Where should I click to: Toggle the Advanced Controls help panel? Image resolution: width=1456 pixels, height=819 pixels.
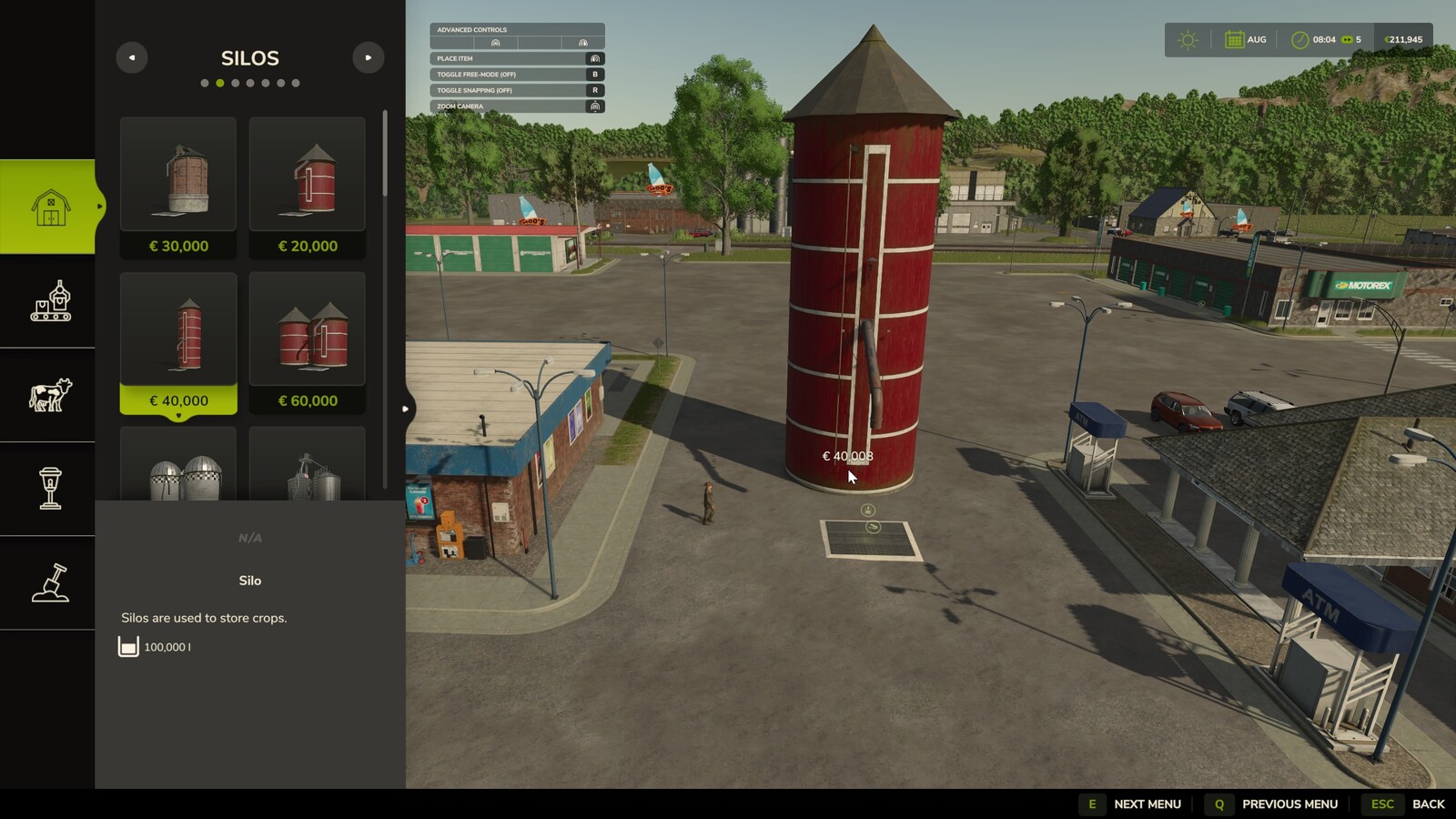[516, 29]
